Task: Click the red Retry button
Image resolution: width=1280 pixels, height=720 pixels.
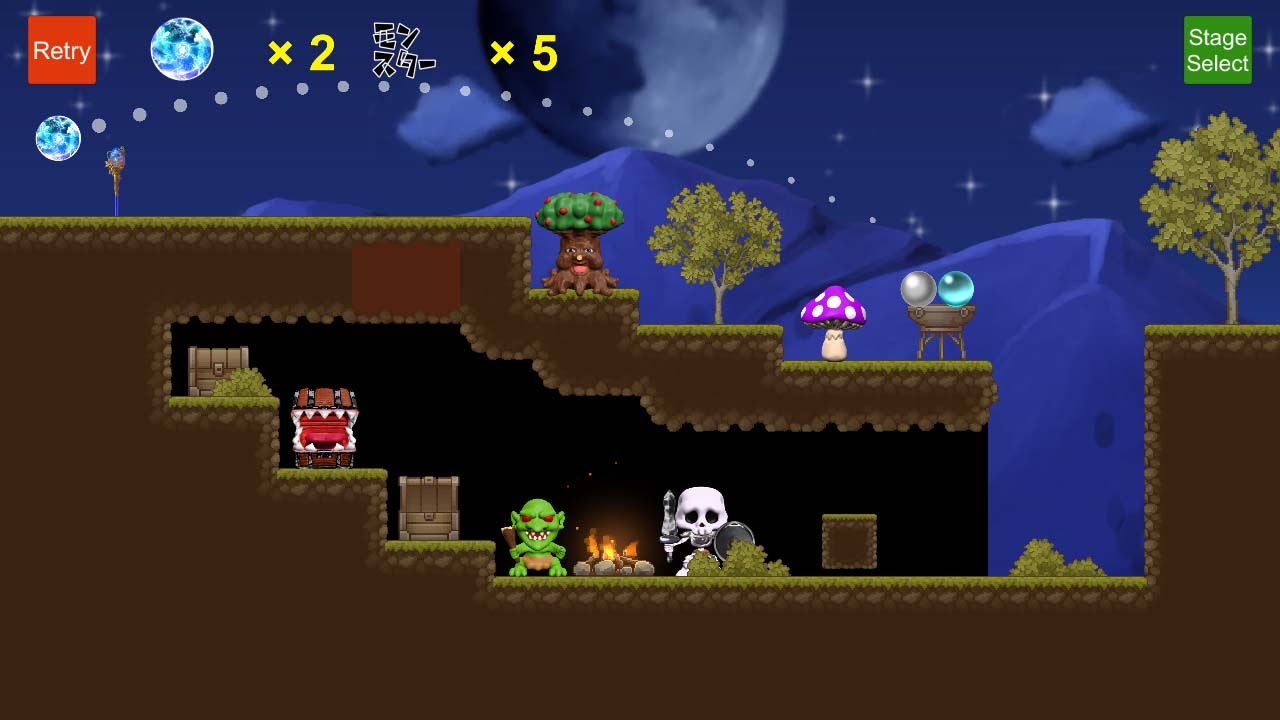Action: pyautogui.click(x=62, y=50)
